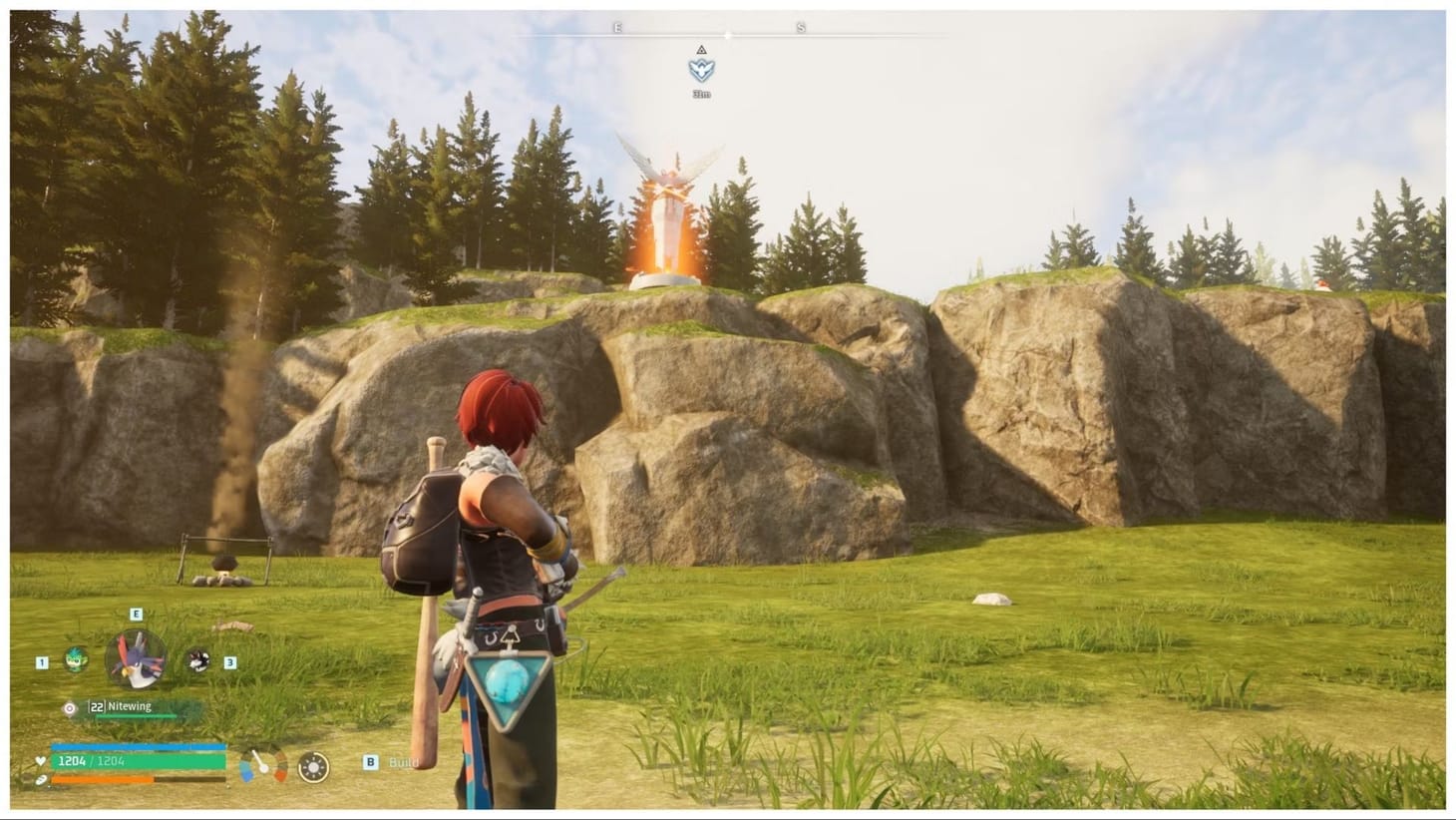This screenshot has height=820, width=1456.
Task: Click the B Build prompt
Action: coord(370,761)
